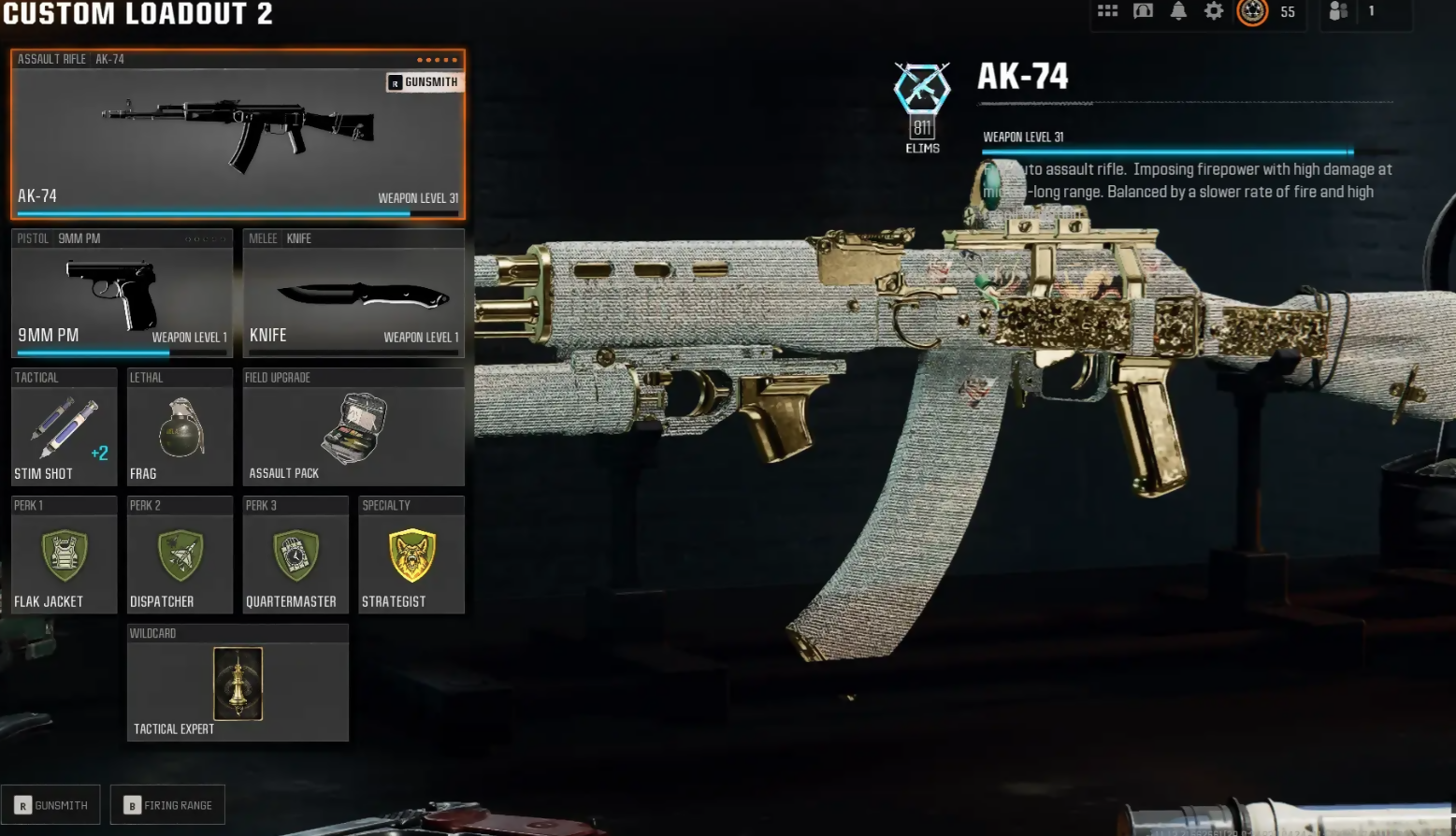Show notifications via the bell icon
The image size is (1456, 836).
(x=1178, y=11)
